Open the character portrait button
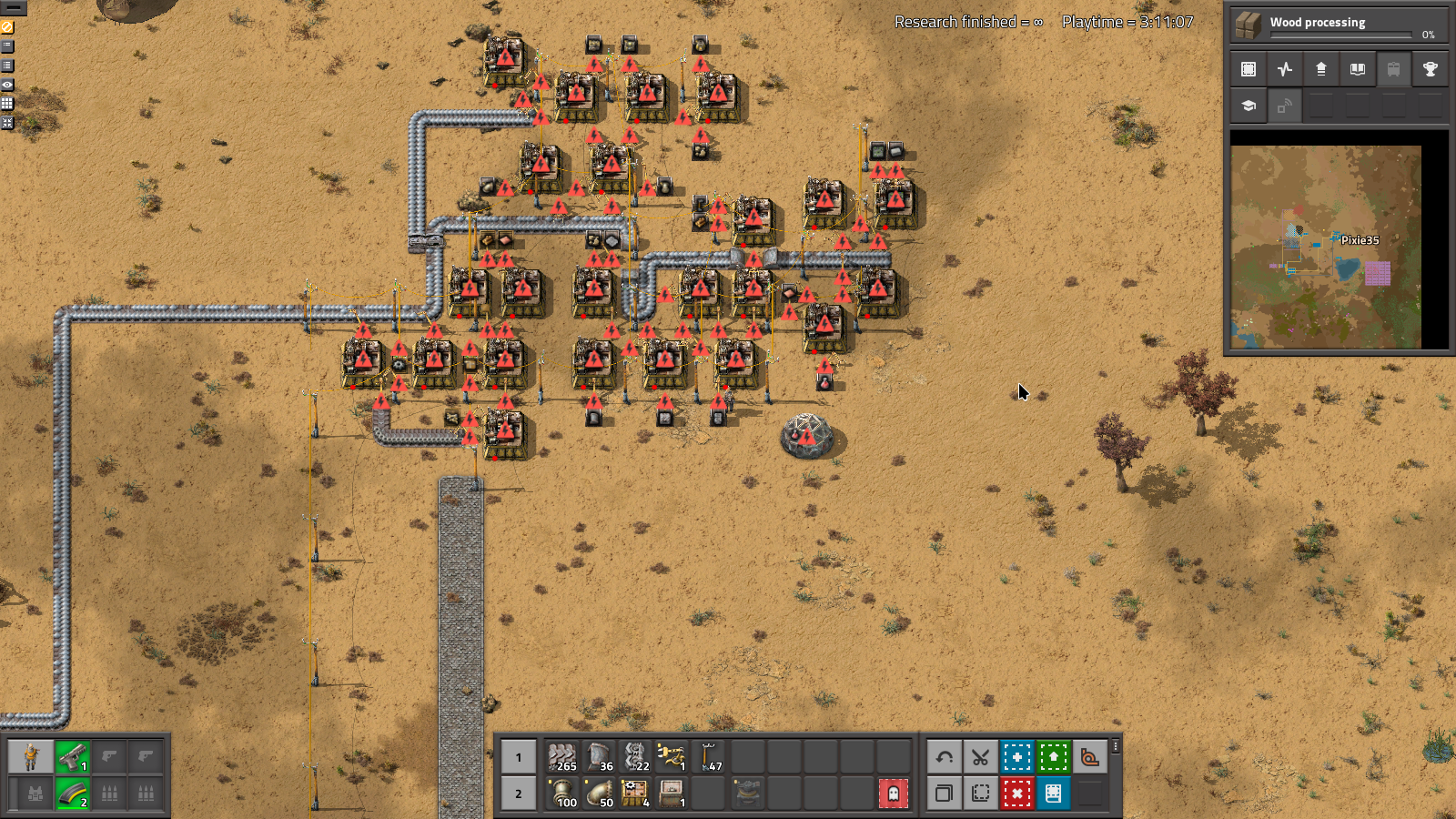 tap(31, 756)
